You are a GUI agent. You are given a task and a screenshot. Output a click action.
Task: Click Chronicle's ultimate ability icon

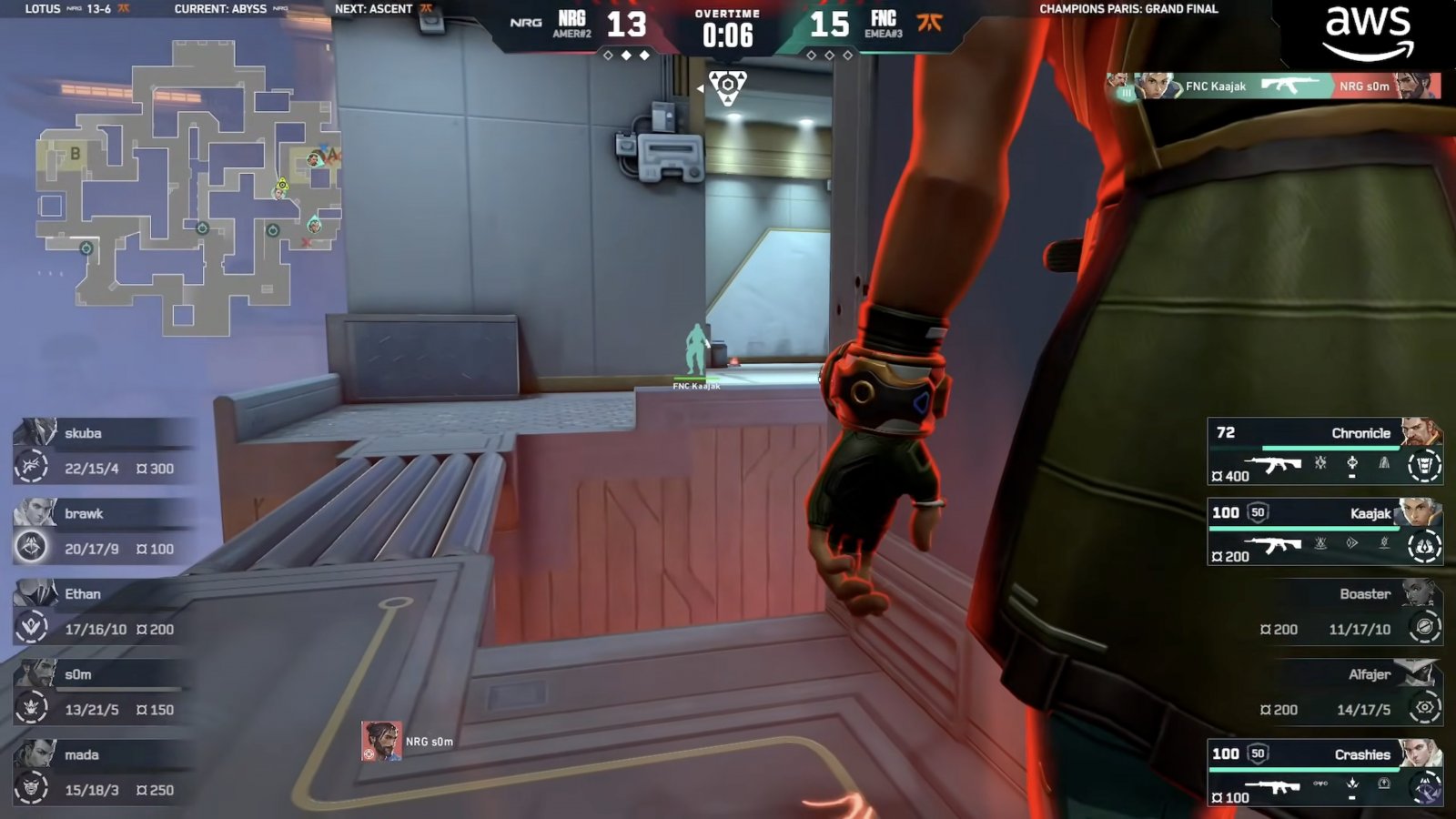click(1424, 465)
